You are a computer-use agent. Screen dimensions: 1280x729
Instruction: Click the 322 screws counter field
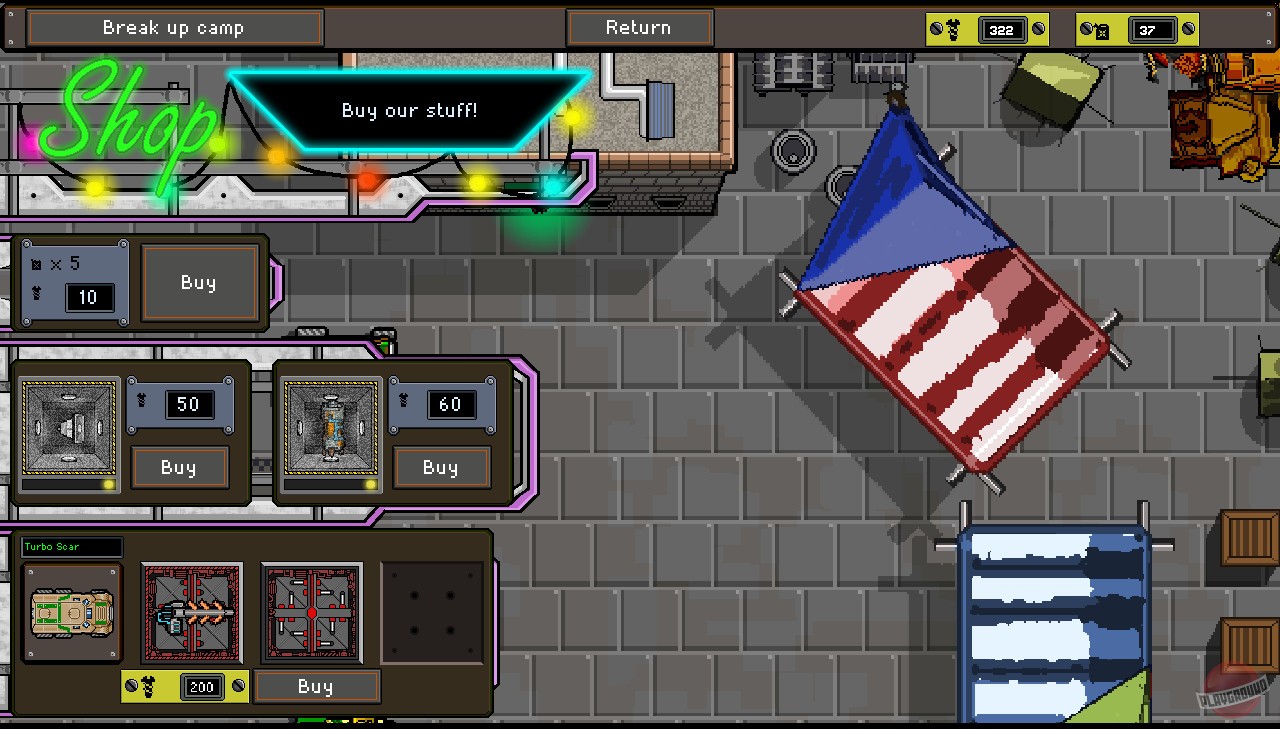click(1003, 29)
